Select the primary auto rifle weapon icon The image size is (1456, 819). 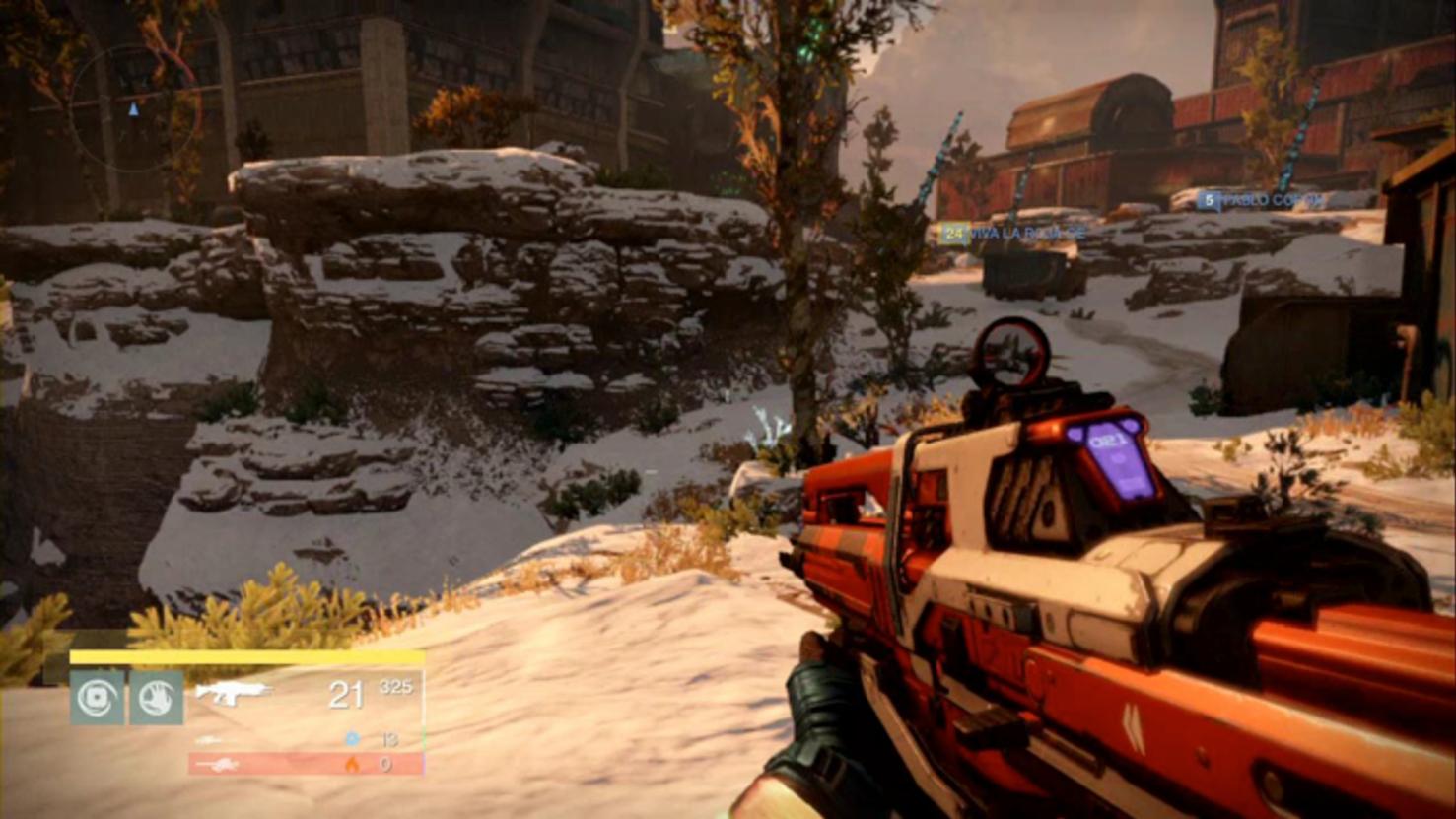[x=232, y=692]
